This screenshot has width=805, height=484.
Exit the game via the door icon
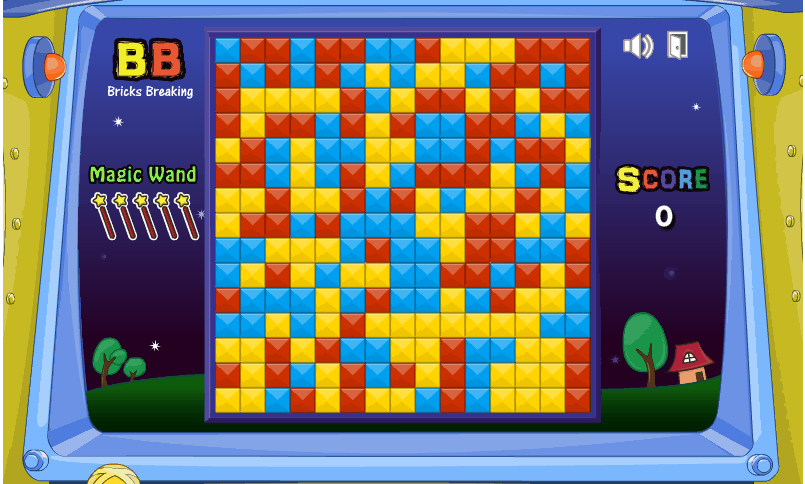pyautogui.click(x=677, y=45)
